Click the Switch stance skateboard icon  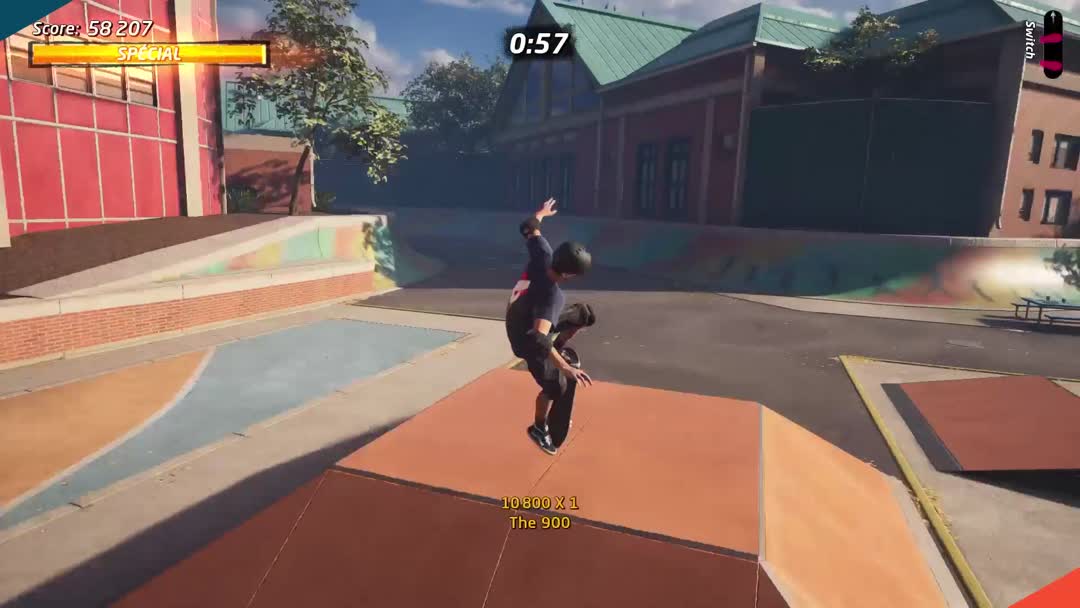click(x=1052, y=44)
